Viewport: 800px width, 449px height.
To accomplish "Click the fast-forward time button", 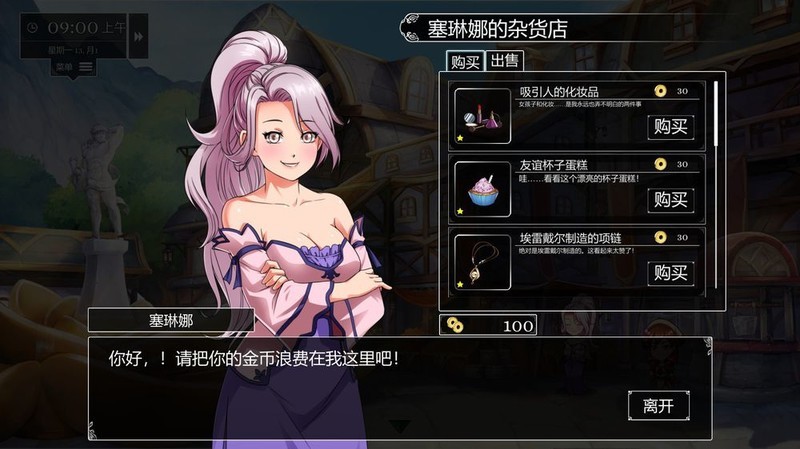I will tap(138, 36).
